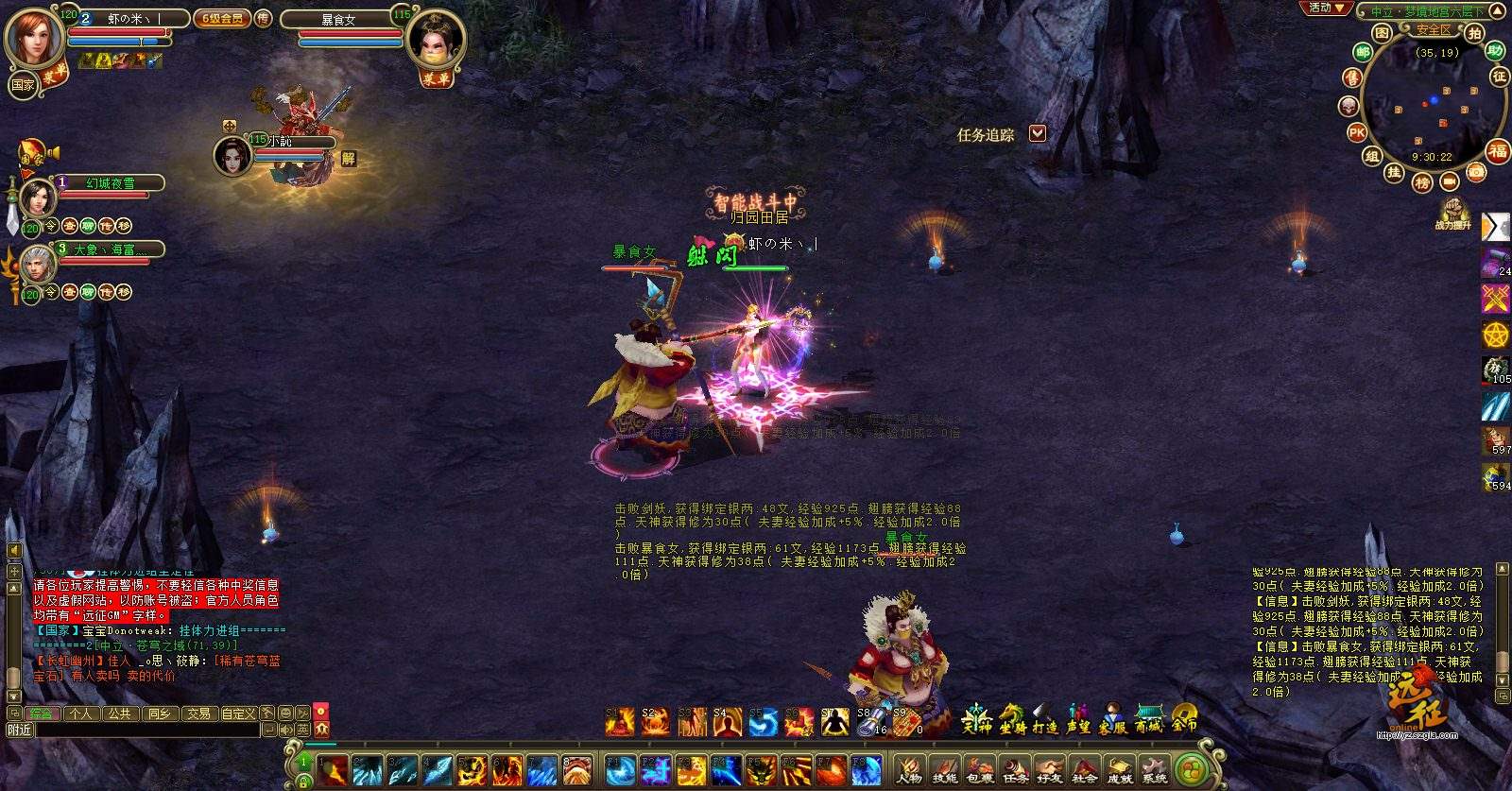1512x791 pixels.
Task: Open the 邮 mail button by minimap
Action: (1363, 53)
